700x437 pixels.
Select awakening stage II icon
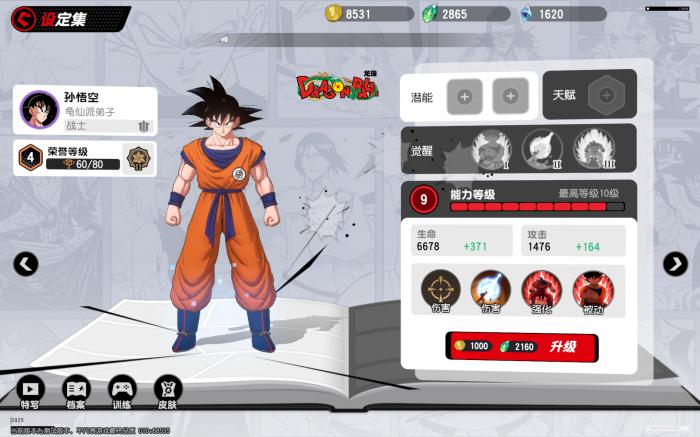click(x=539, y=149)
